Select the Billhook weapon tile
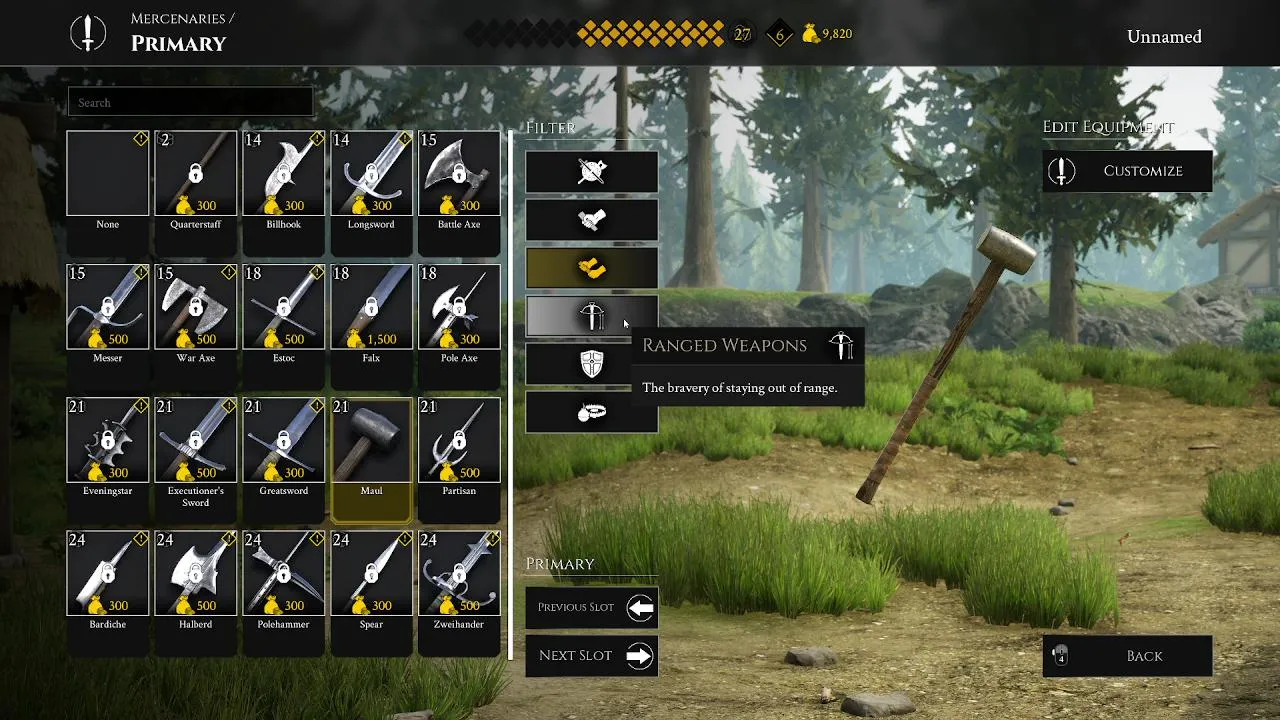This screenshot has height=720, width=1280. point(284,174)
